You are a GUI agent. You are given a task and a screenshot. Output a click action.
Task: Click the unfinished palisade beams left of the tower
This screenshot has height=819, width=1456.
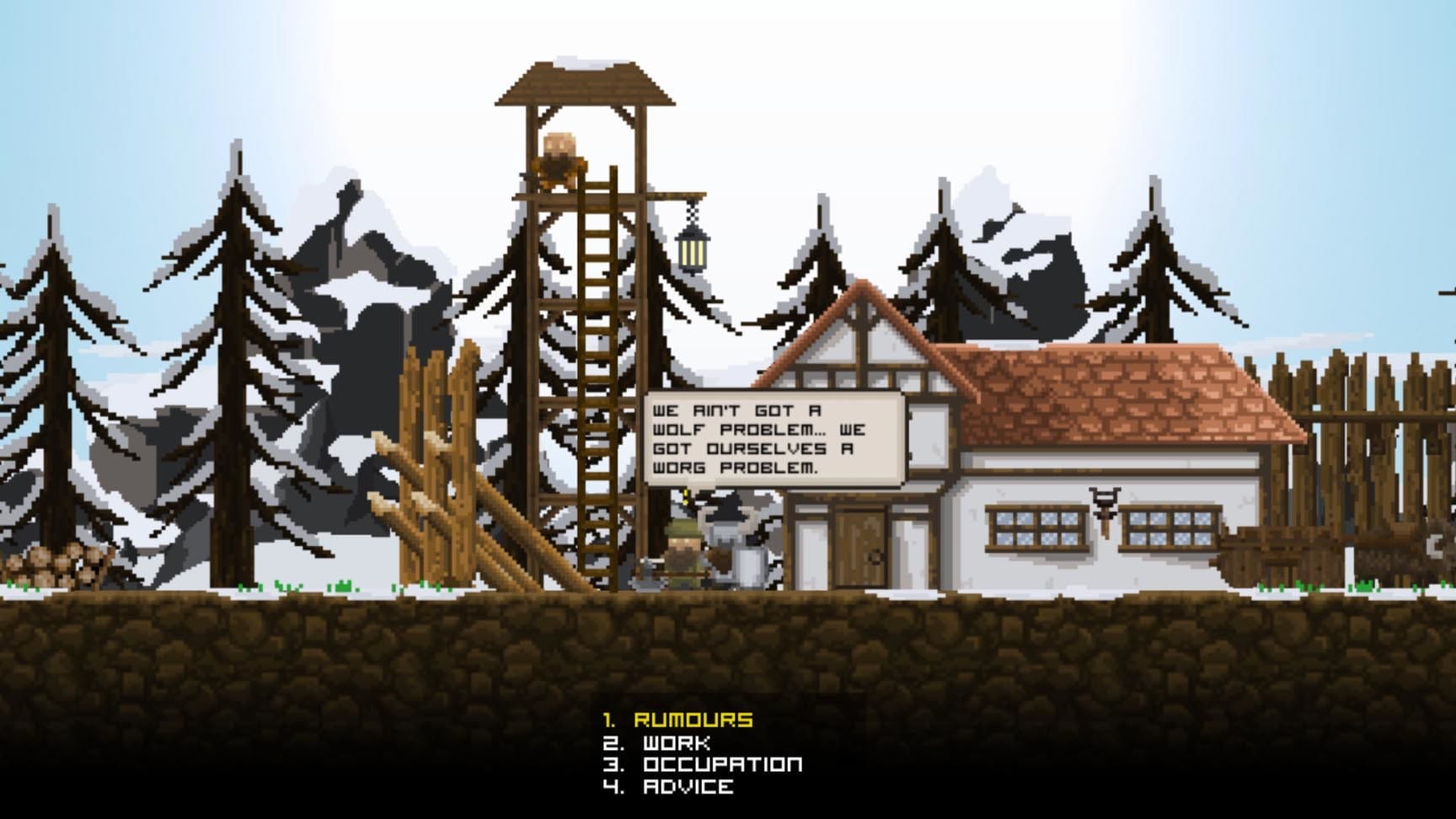[x=455, y=472]
